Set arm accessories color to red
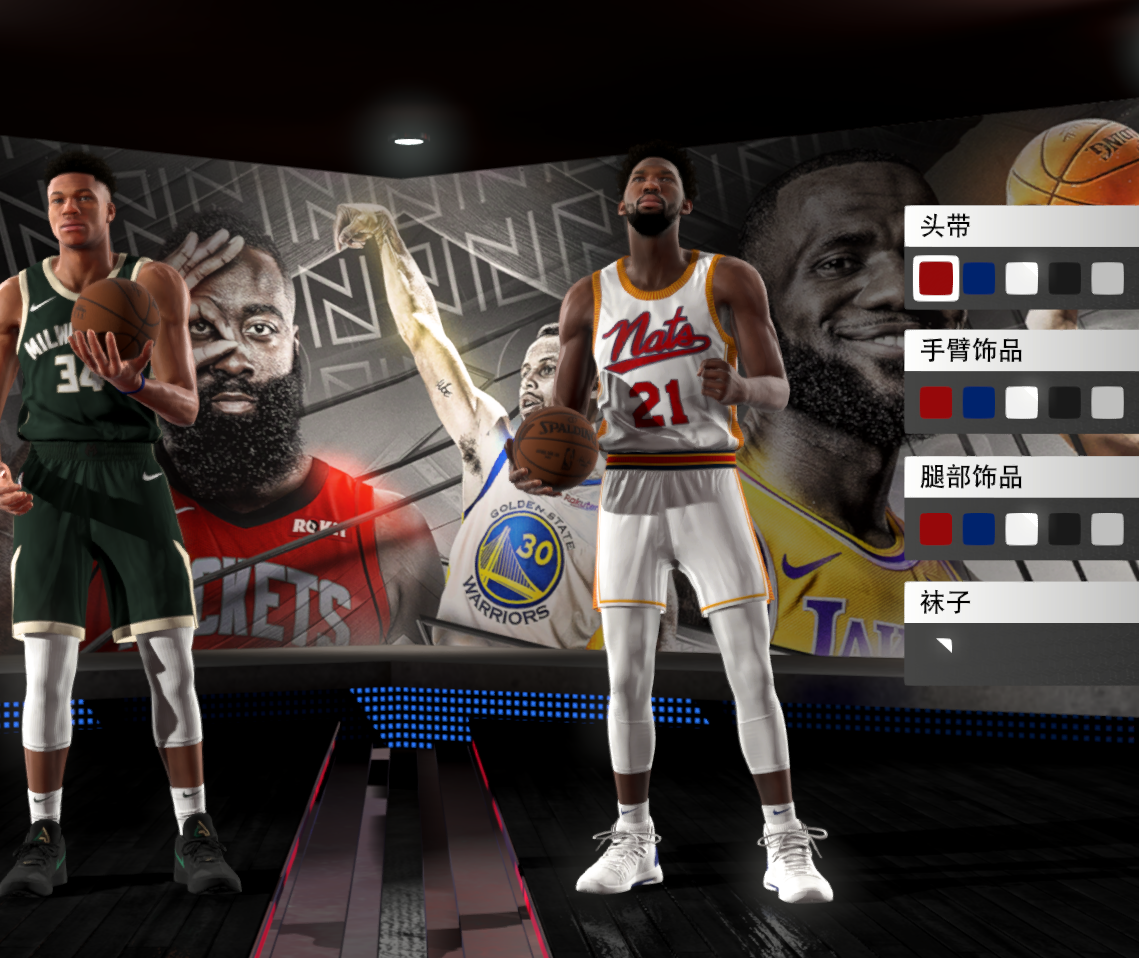 (x=936, y=403)
